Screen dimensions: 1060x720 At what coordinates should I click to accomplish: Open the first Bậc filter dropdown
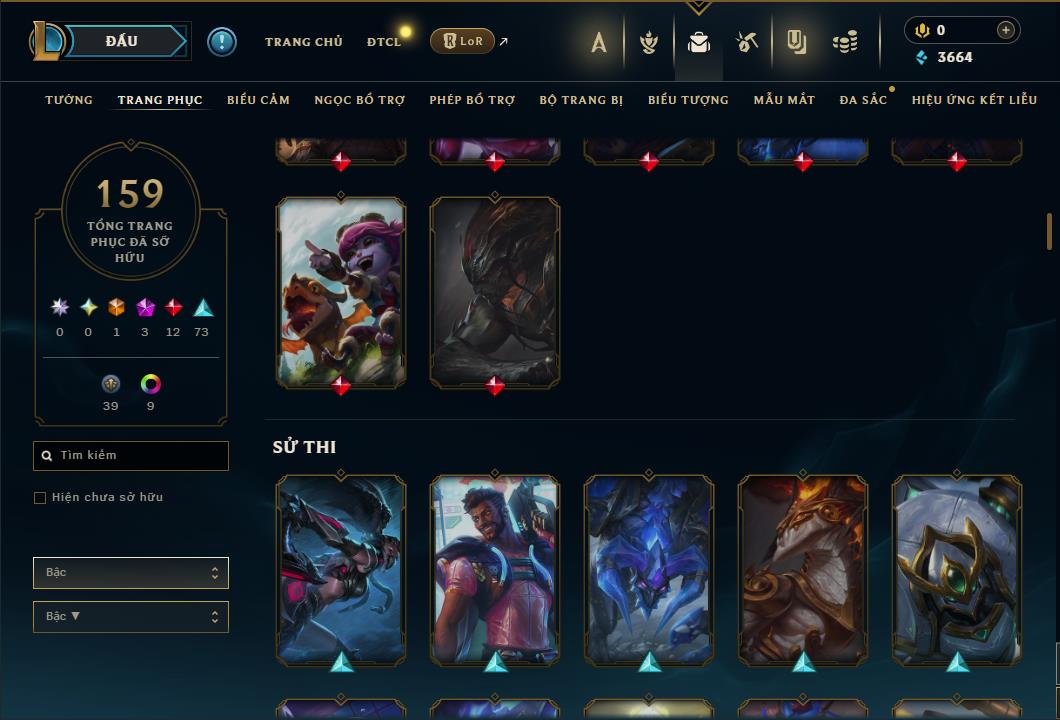131,572
